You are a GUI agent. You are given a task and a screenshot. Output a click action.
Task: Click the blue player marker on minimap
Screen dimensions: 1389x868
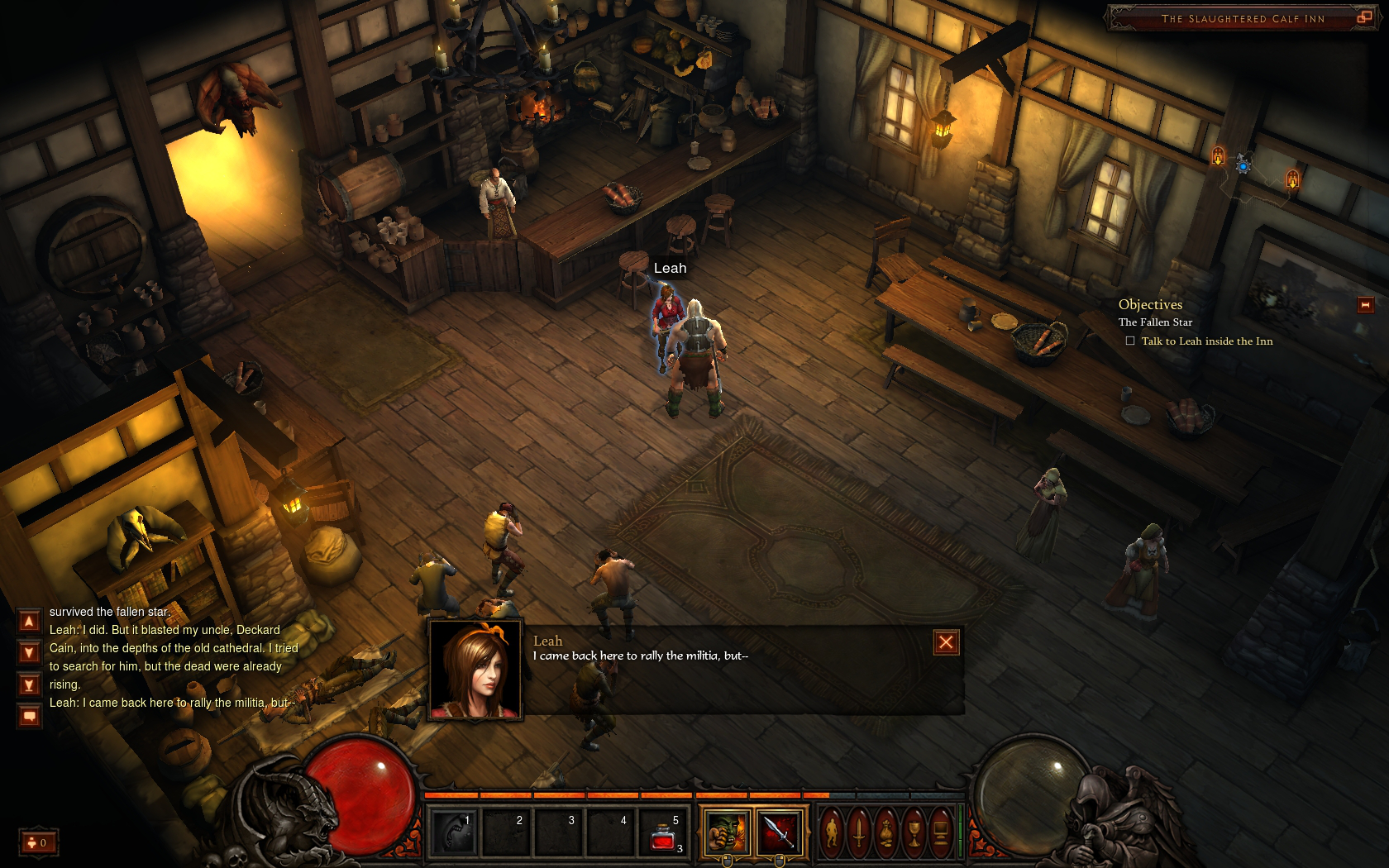click(1243, 166)
